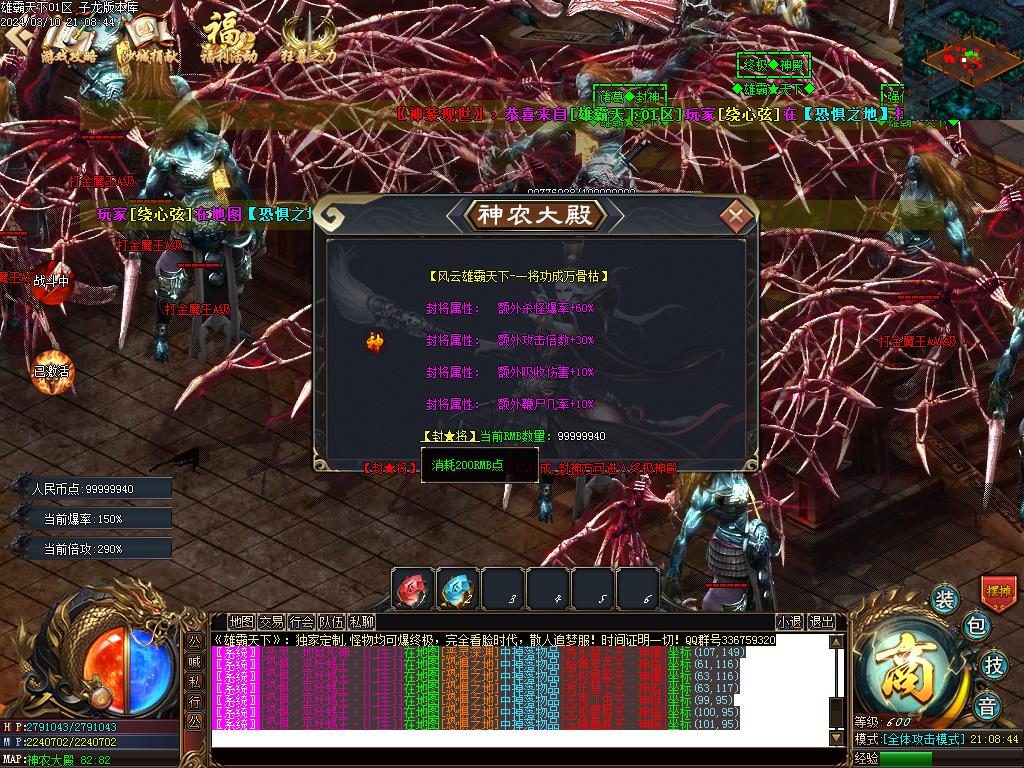
Task: Click the 小退 logout button
Action: point(789,622)
